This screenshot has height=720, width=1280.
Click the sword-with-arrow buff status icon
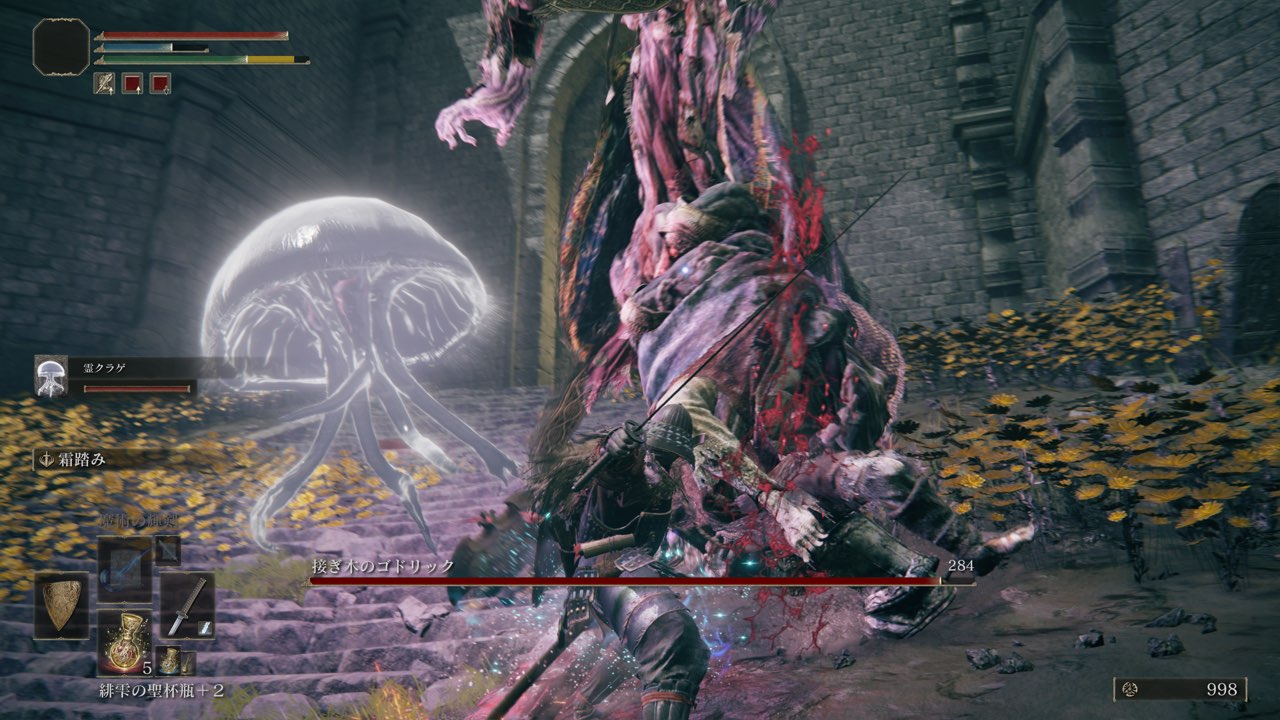[104, 83]
